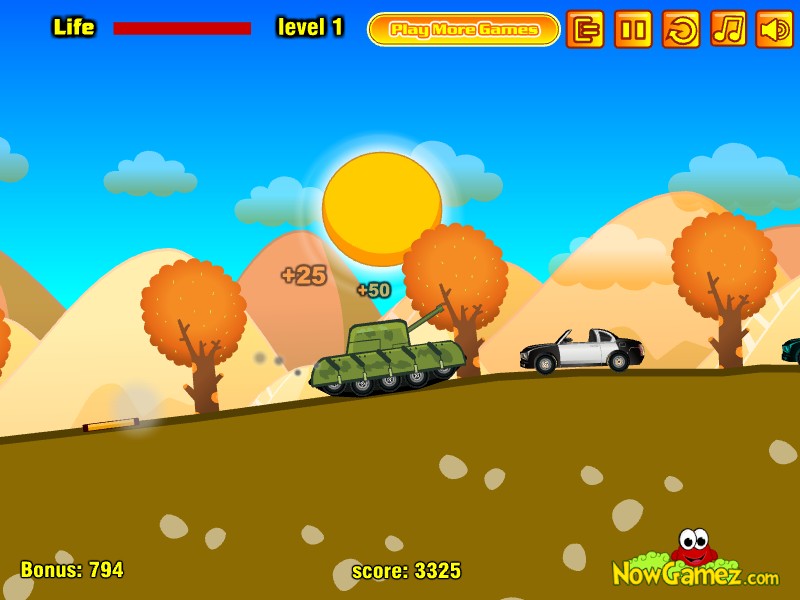Click the Play More Games button
This screenshot has height=600, width=800.
point(464,29)
